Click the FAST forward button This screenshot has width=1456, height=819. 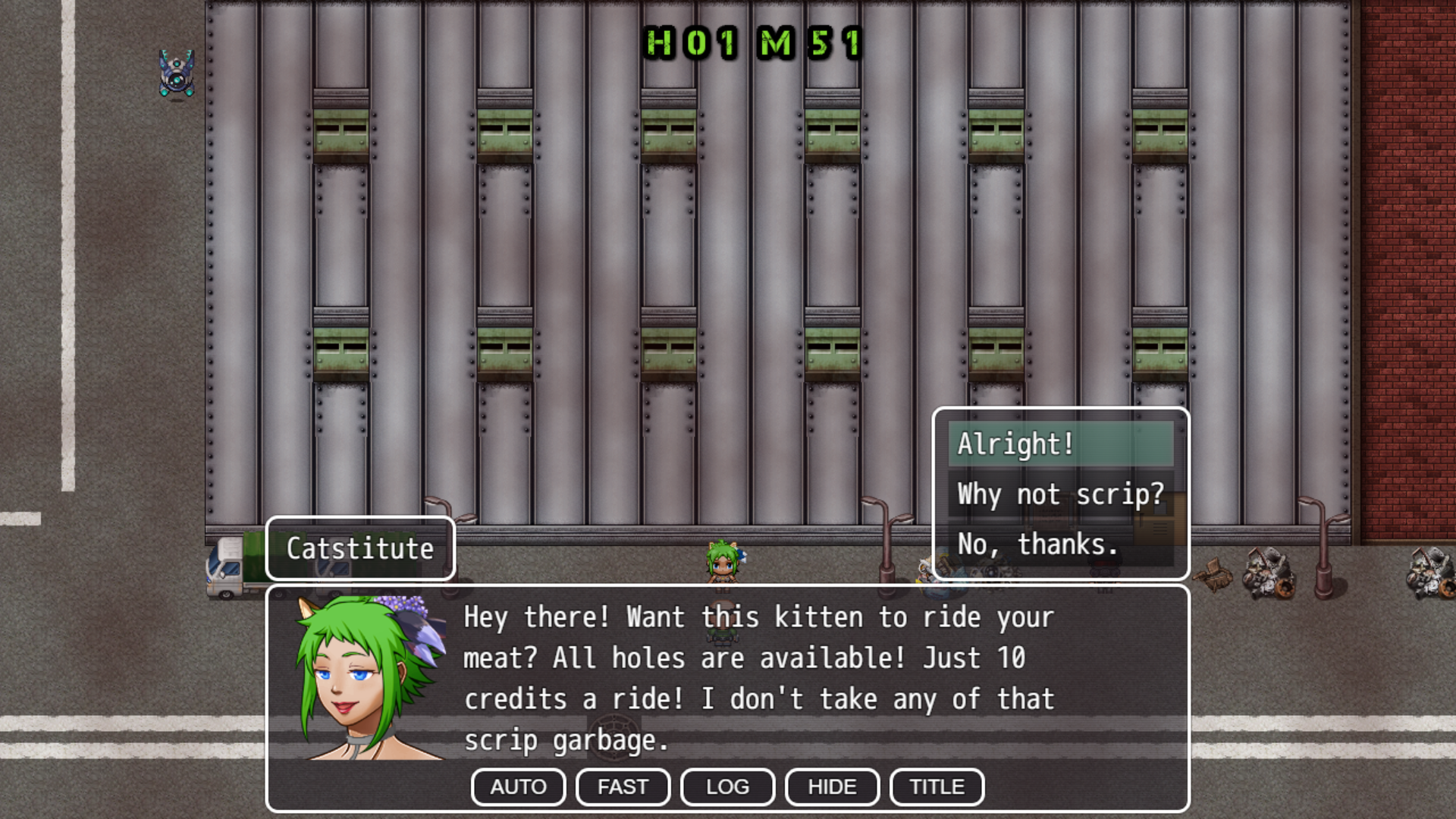pyautogui.click(x=623, y=787)
